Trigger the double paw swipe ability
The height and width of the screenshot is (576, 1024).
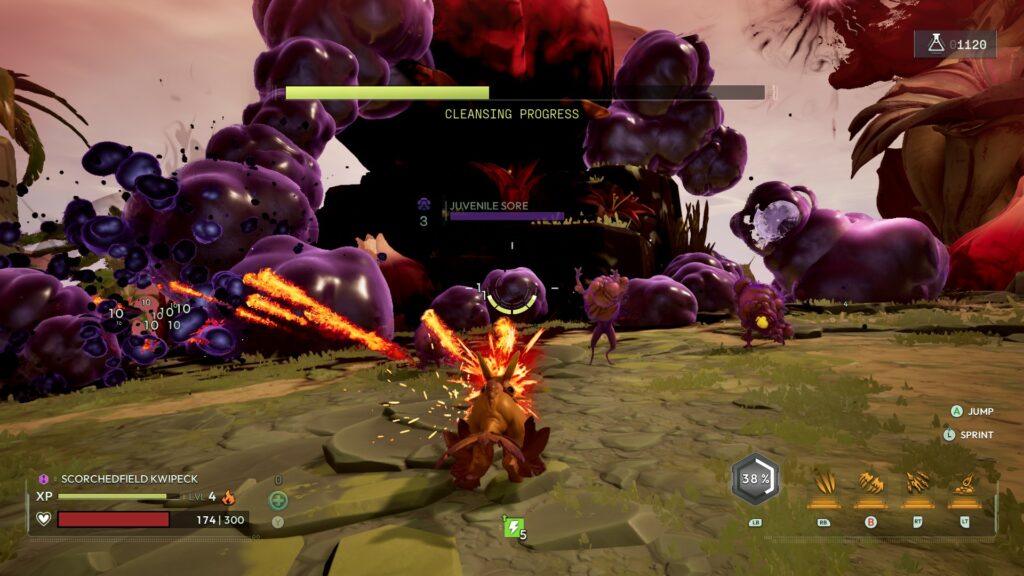coord(870,483)
